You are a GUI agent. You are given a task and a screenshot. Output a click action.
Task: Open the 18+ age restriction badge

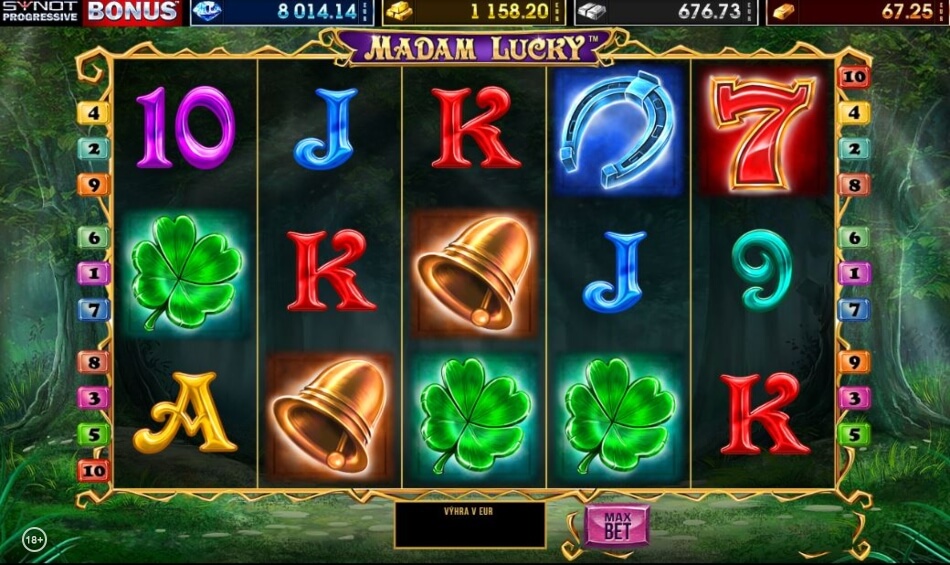33,540
